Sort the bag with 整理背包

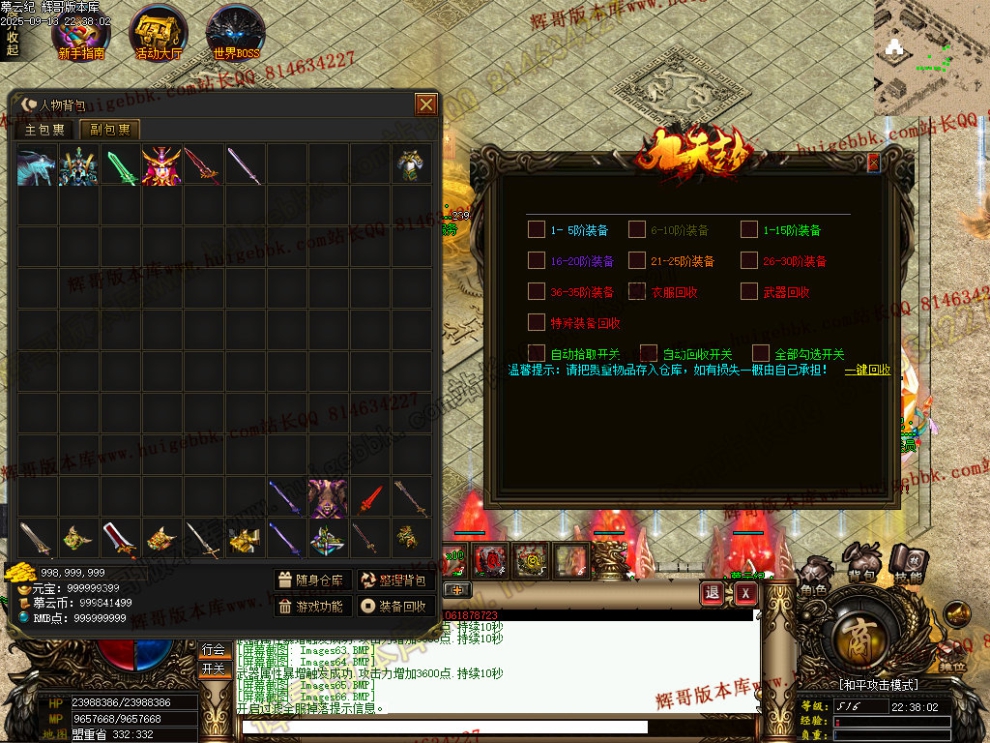(395, 580)
